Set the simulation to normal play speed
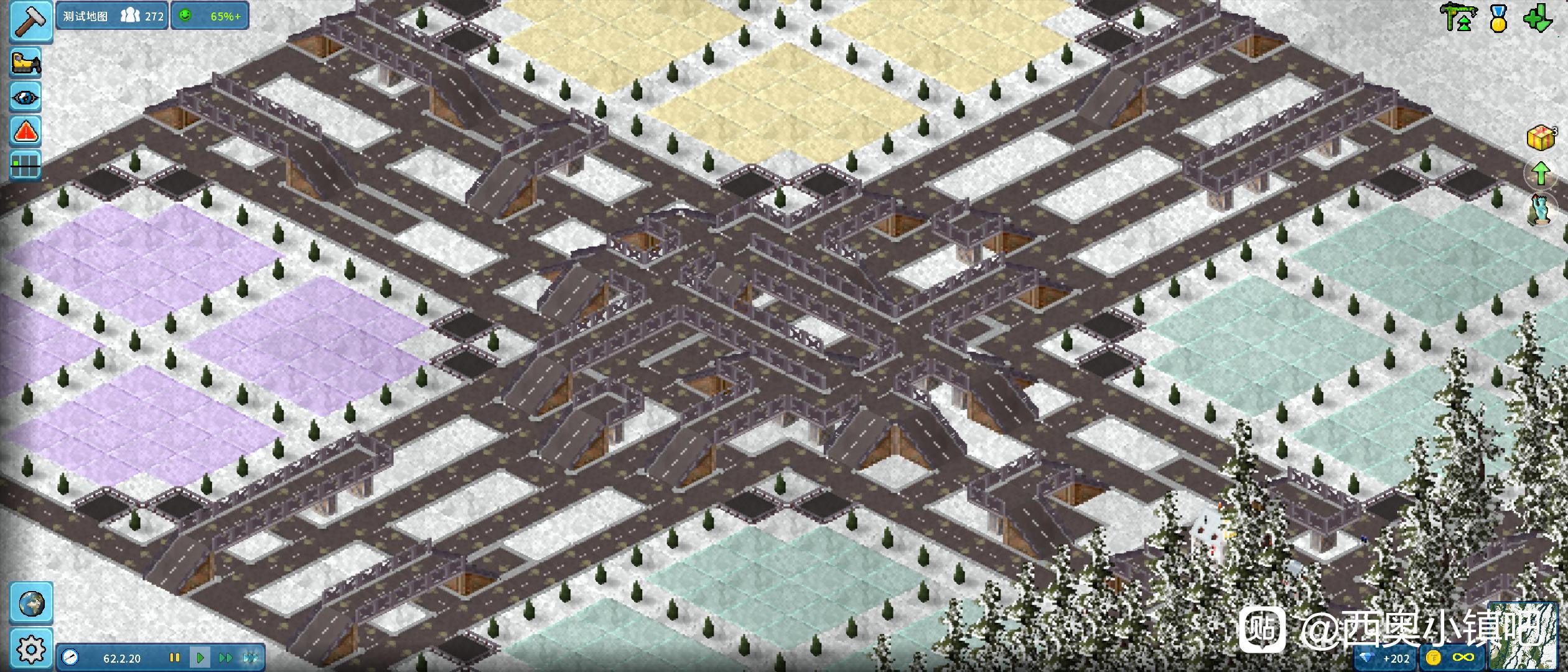 pyautogui.click(x=200, y=658)
